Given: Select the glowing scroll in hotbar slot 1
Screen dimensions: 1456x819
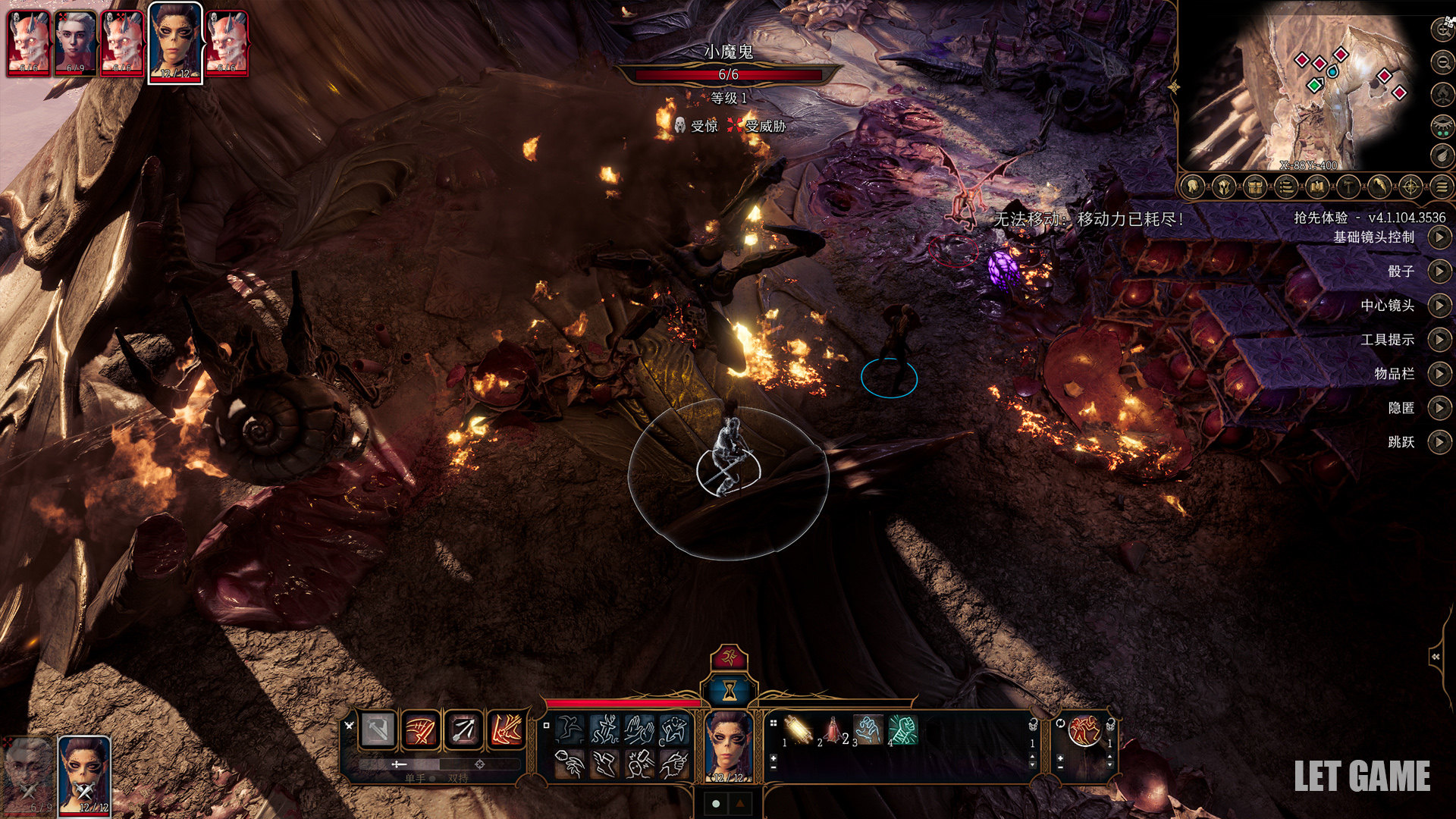Looking at the screenshot, I should (x=797, y=730).
